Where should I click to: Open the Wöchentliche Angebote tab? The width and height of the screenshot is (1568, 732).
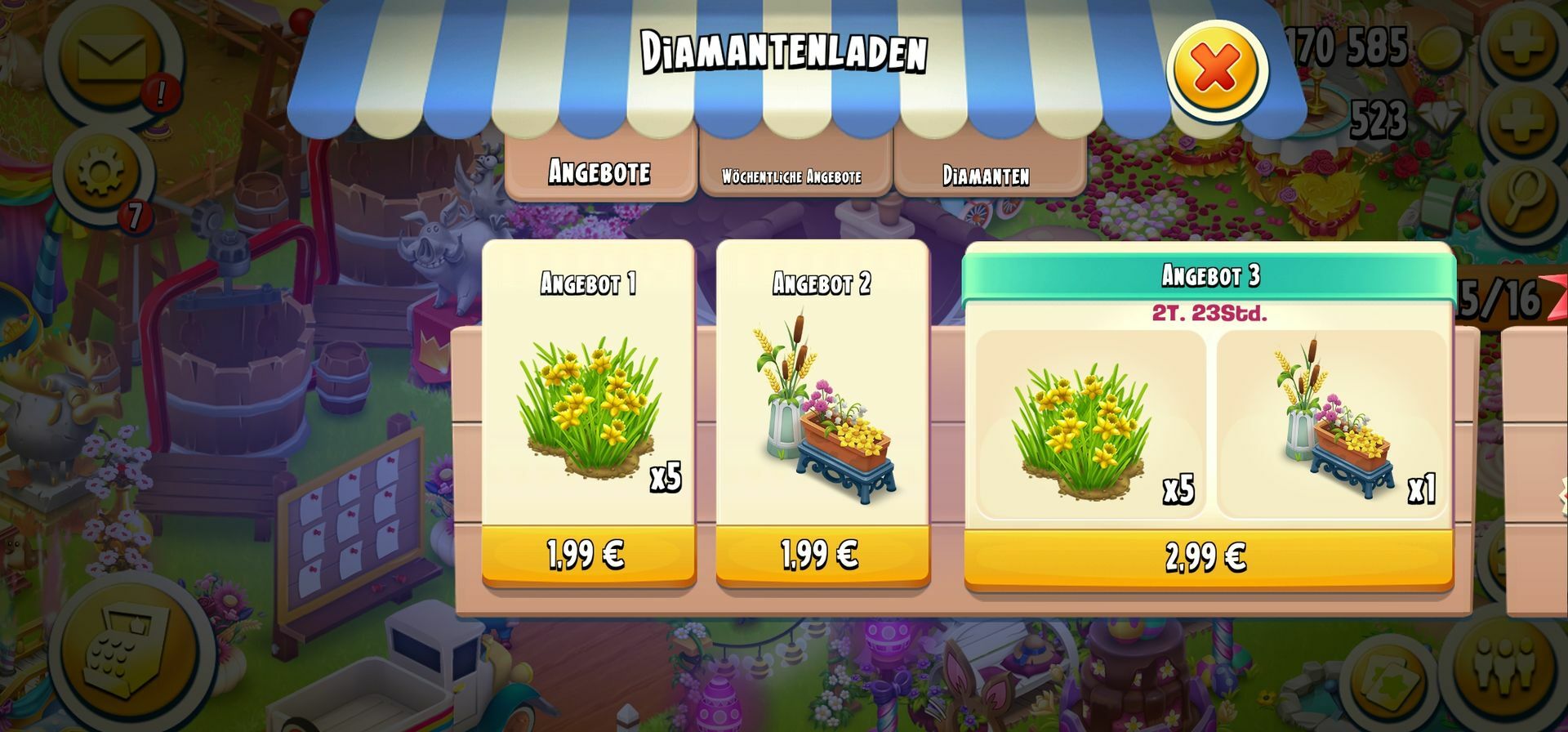[792, 175]
